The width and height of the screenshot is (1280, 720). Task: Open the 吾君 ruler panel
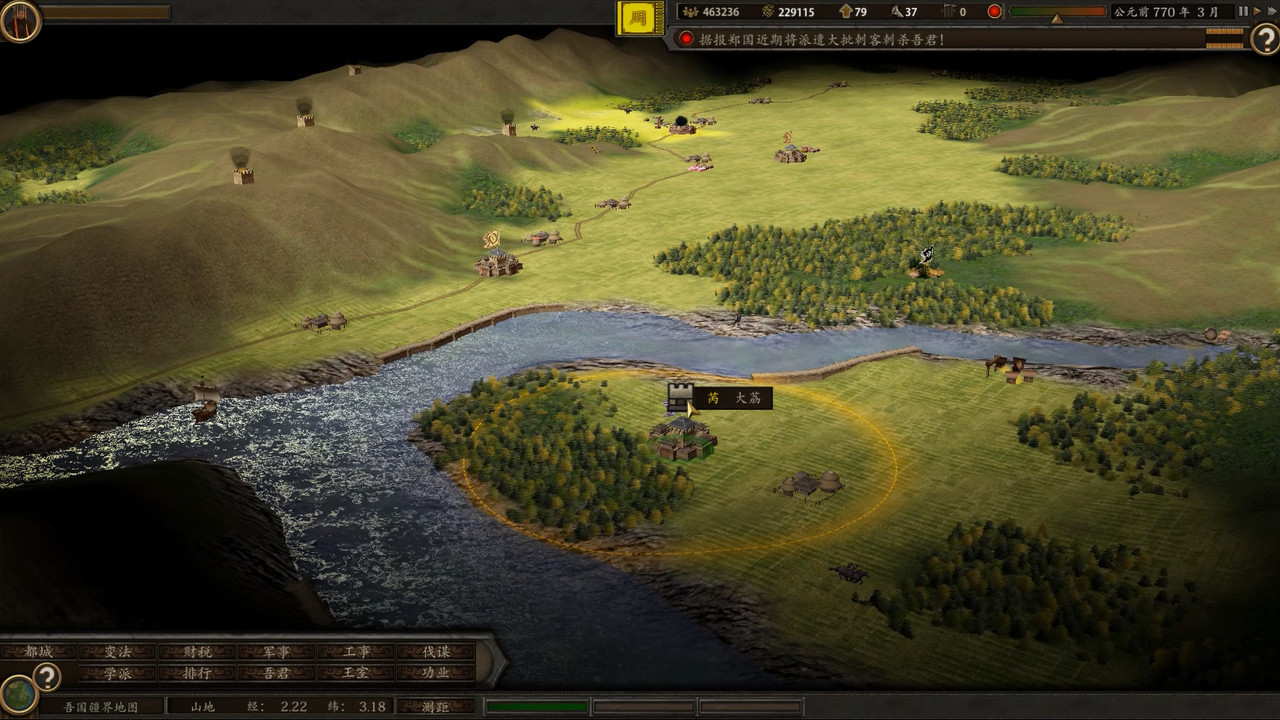pyautogui.click(x=277, y=673)
